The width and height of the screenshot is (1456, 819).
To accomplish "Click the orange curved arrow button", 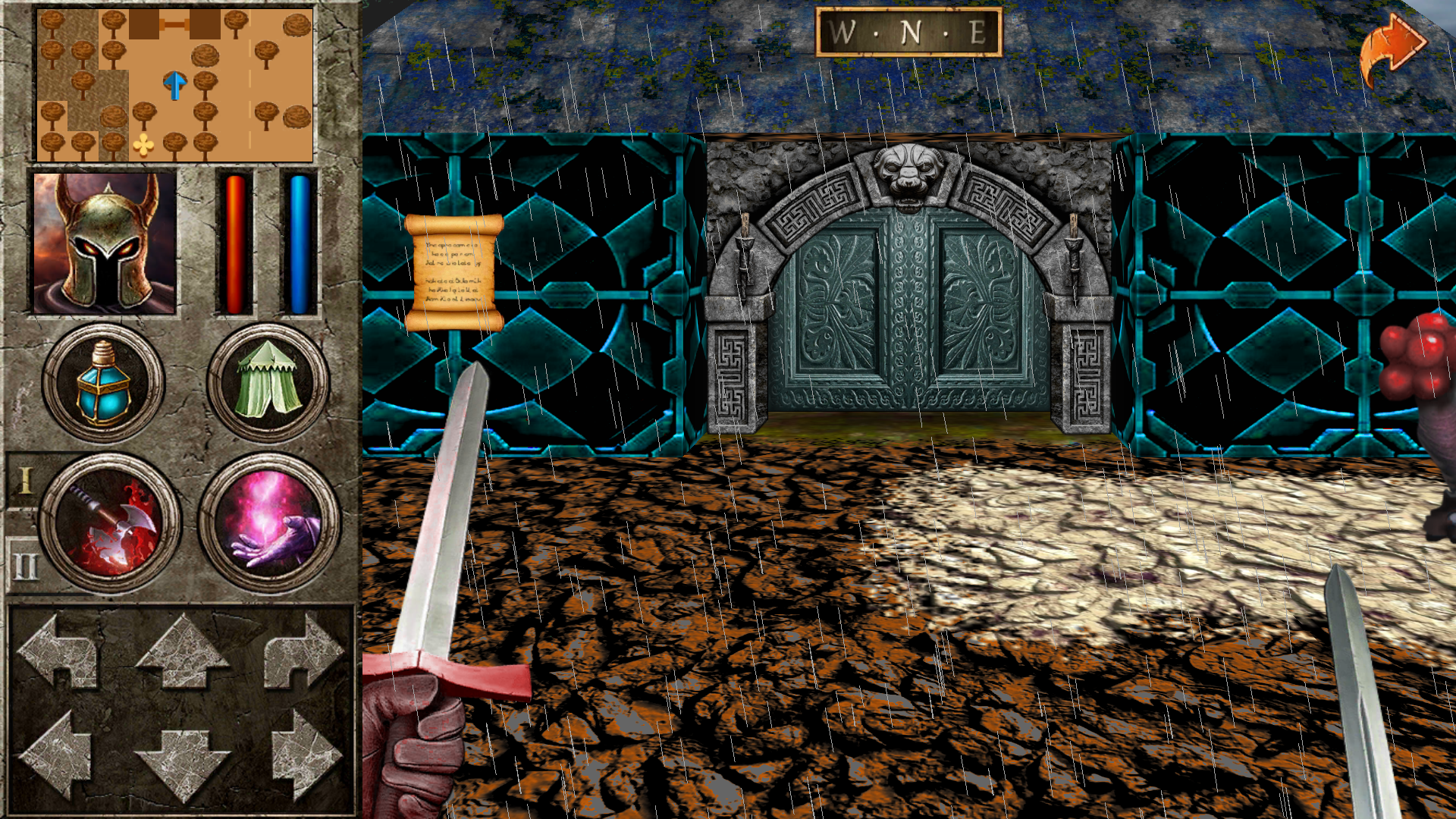I will coord(1392,50).
